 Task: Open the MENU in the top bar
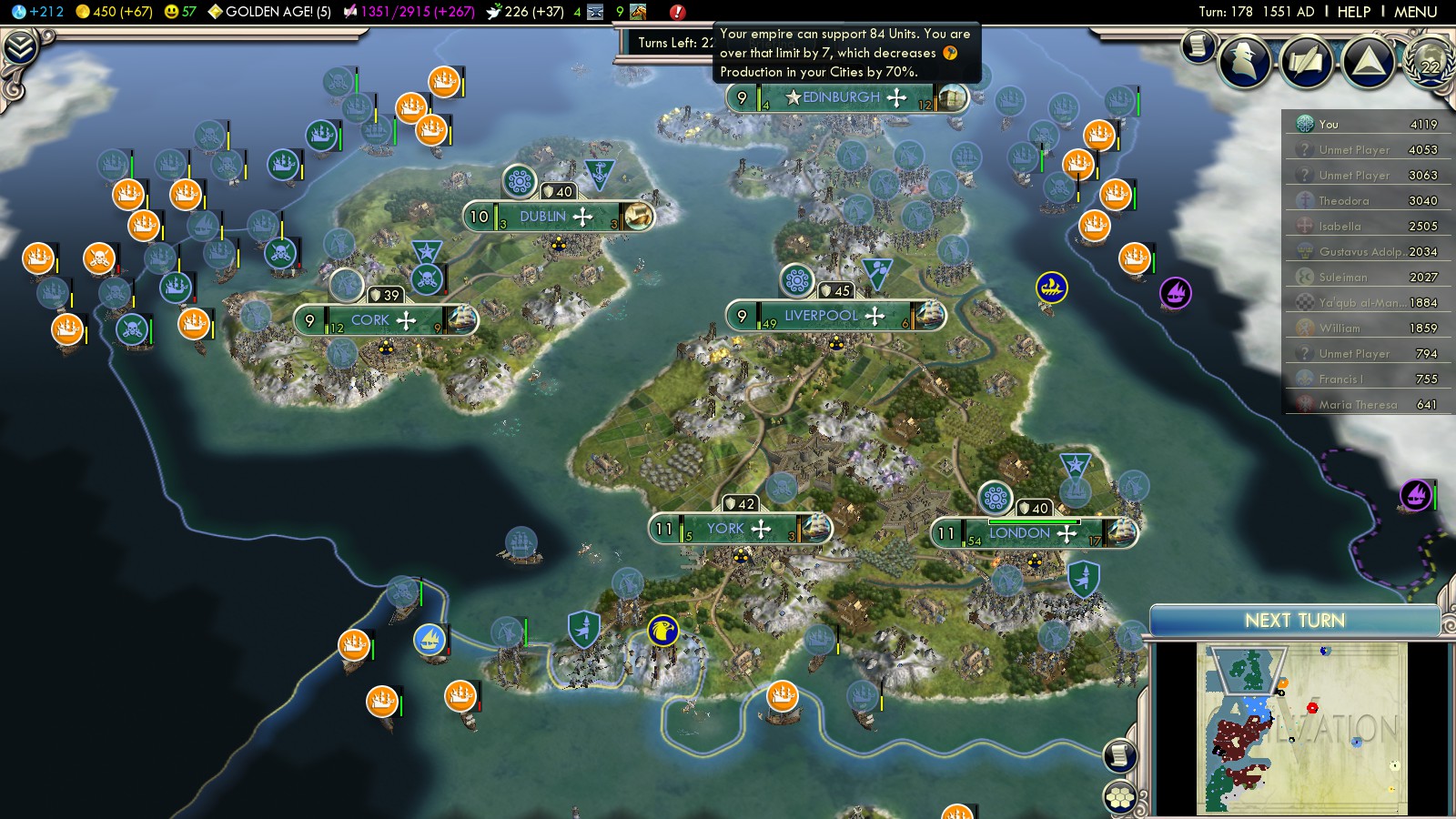point(1415,12)
